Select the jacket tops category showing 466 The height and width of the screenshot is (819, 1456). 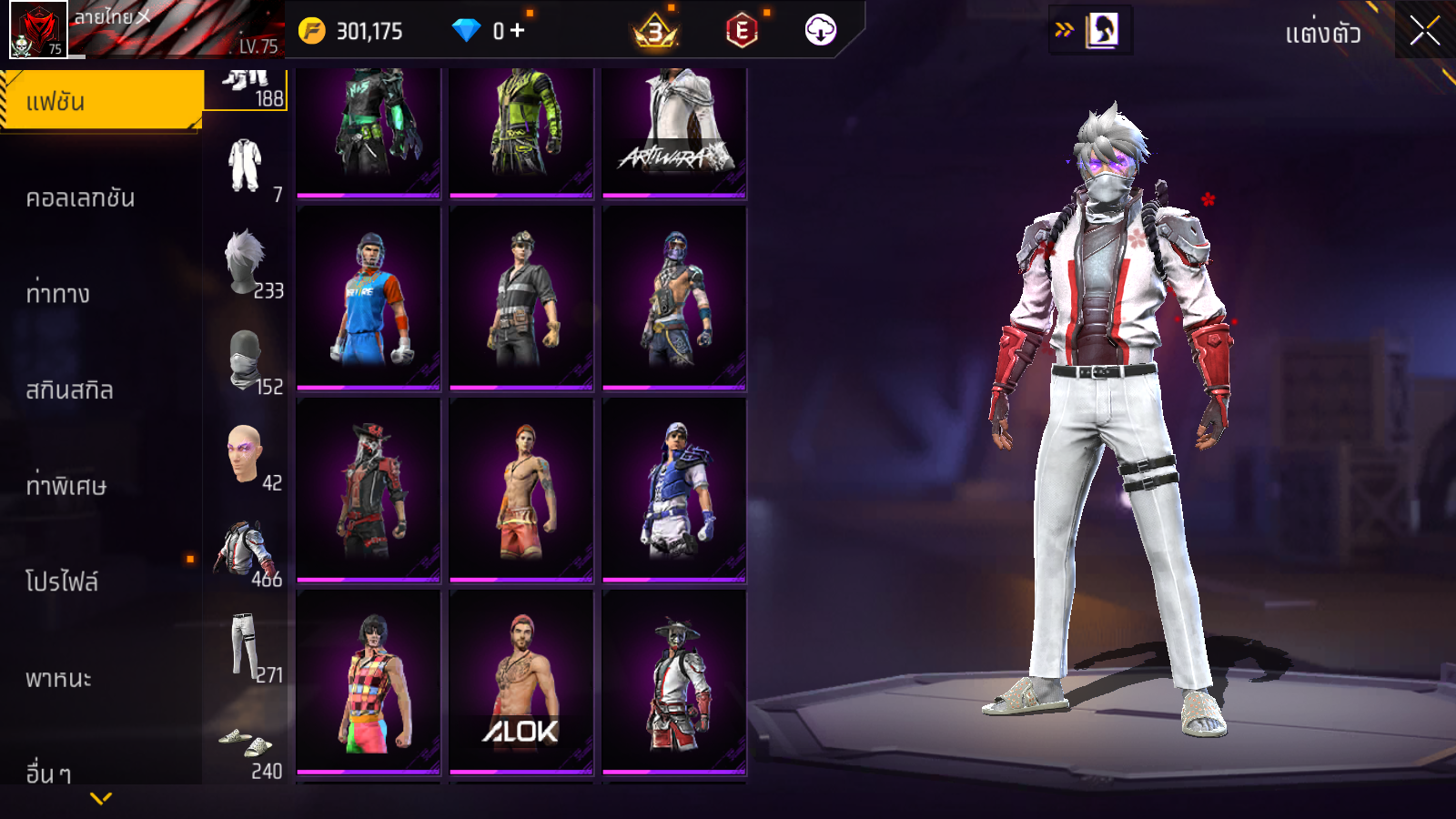coord(248,553)
